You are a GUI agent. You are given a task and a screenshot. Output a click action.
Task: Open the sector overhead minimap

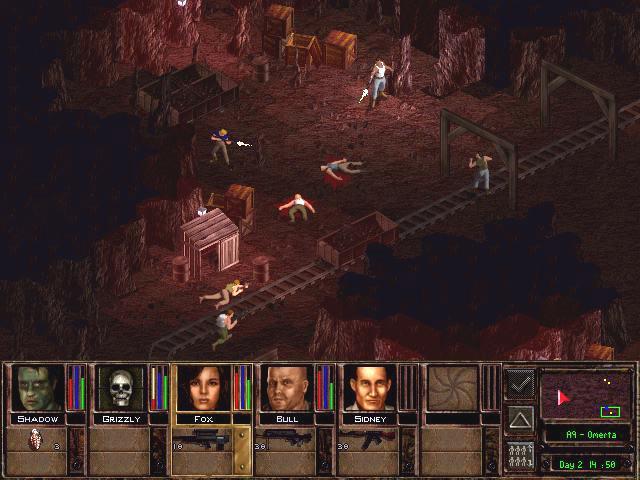585,394
